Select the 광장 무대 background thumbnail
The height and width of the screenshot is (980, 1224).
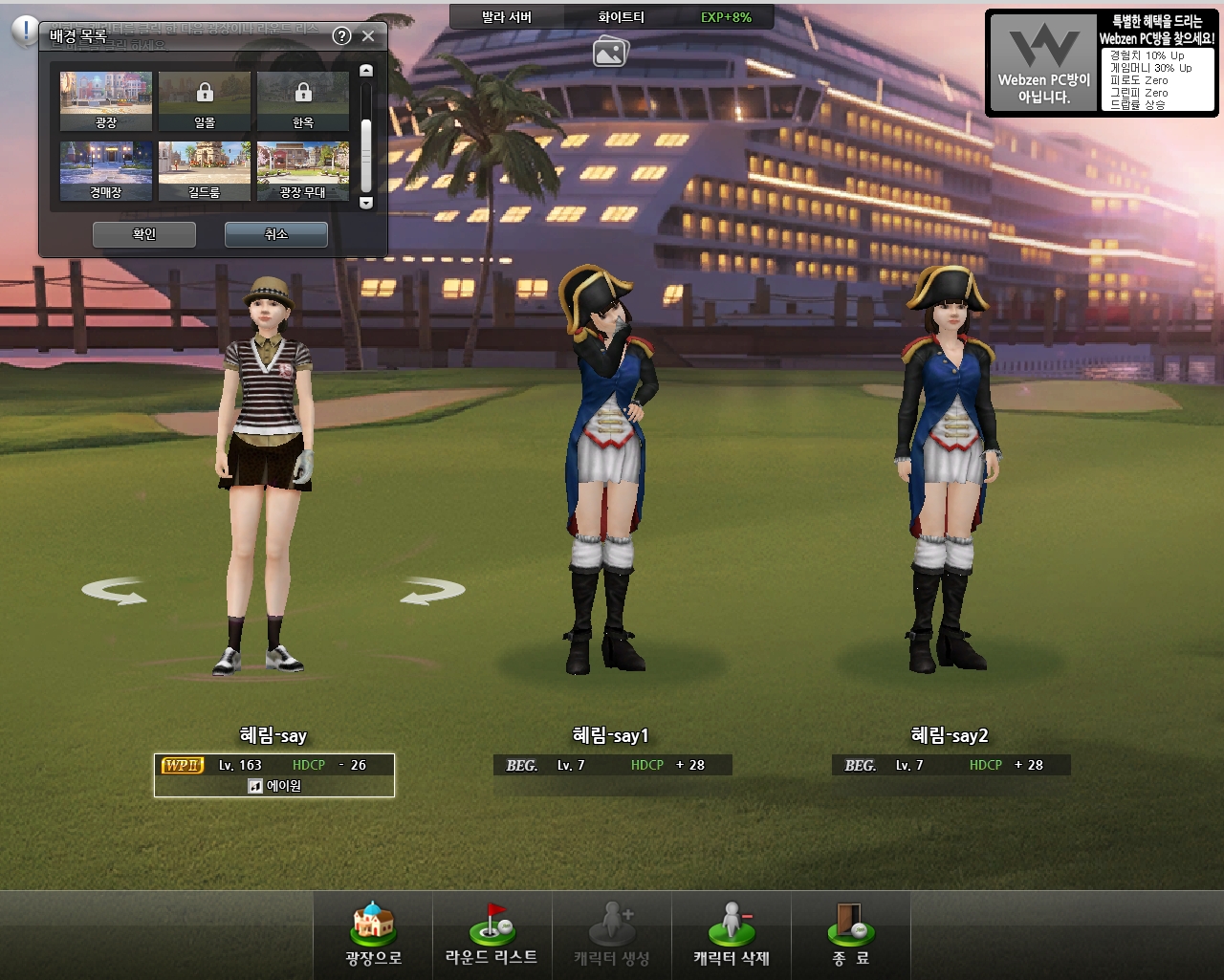tap(303, 171)
